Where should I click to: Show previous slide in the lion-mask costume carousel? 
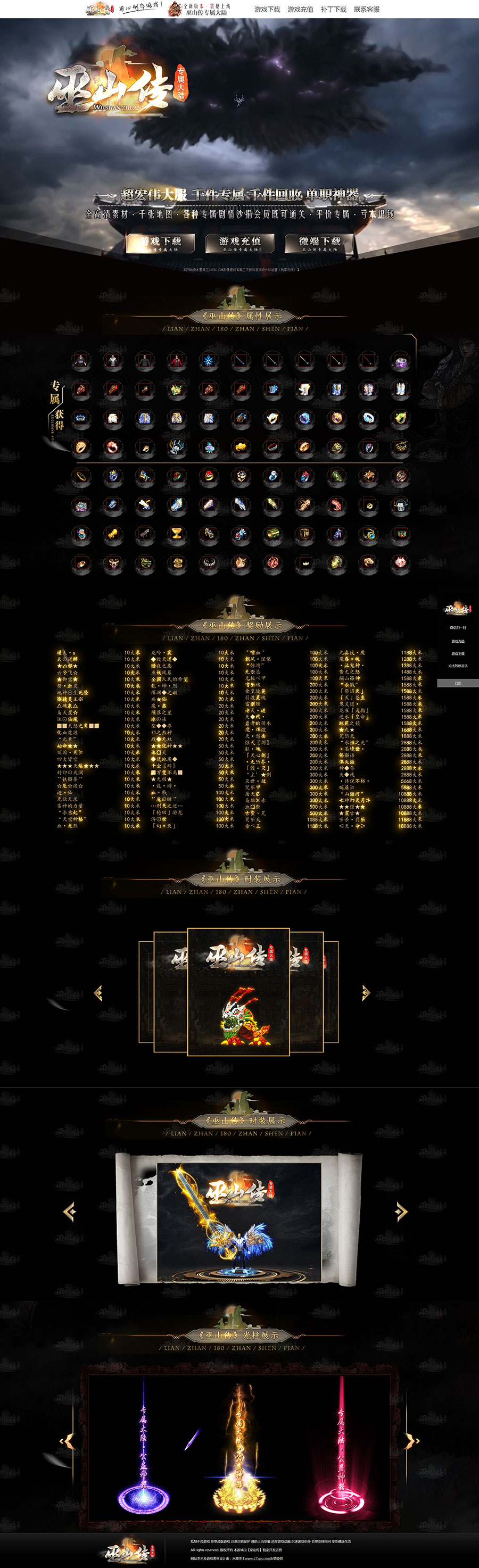[98, 993]
